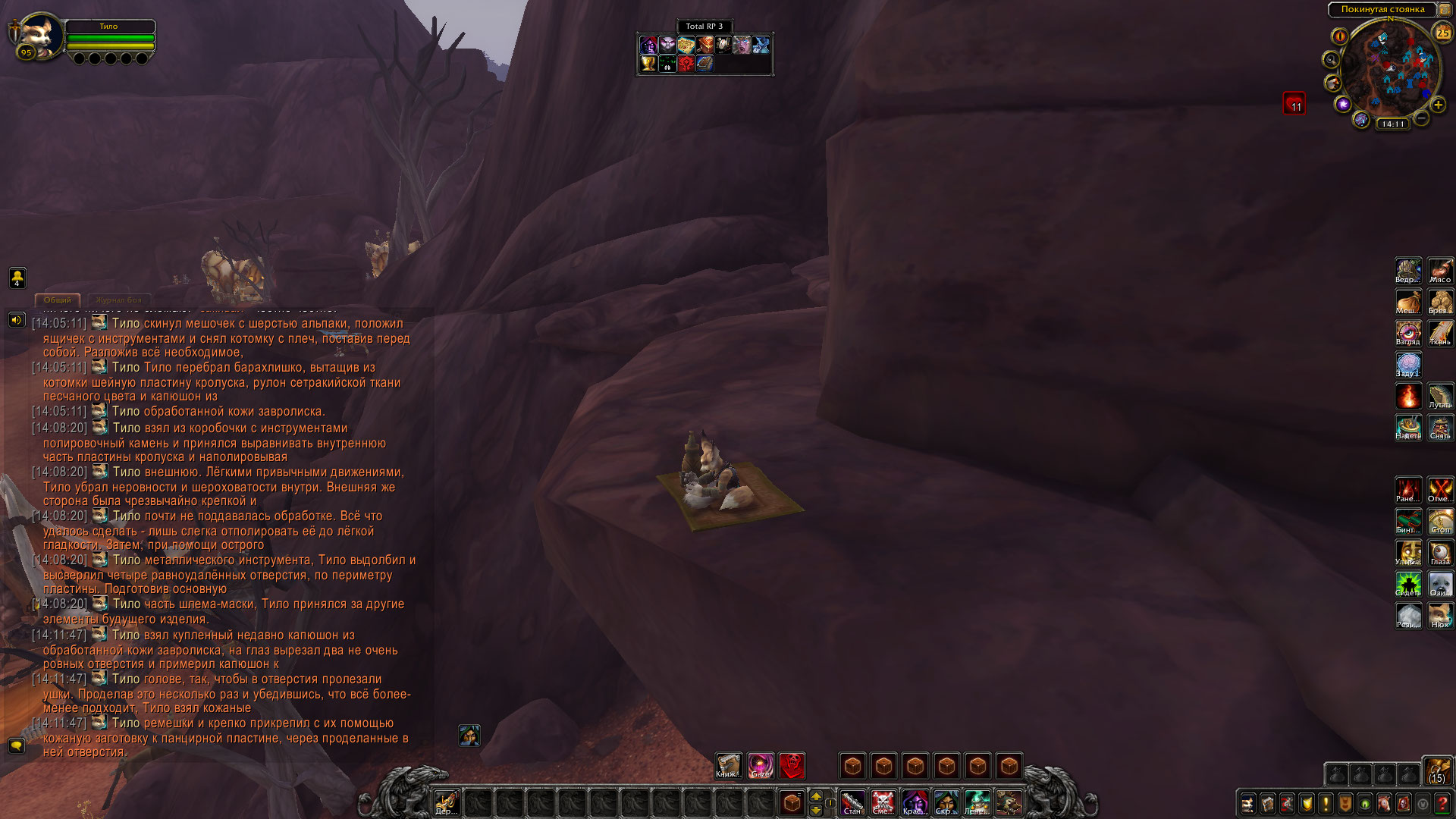Open the calendar showing day 25
Viewport: 1456px width, 819px height.
[x=1442, y=33]
